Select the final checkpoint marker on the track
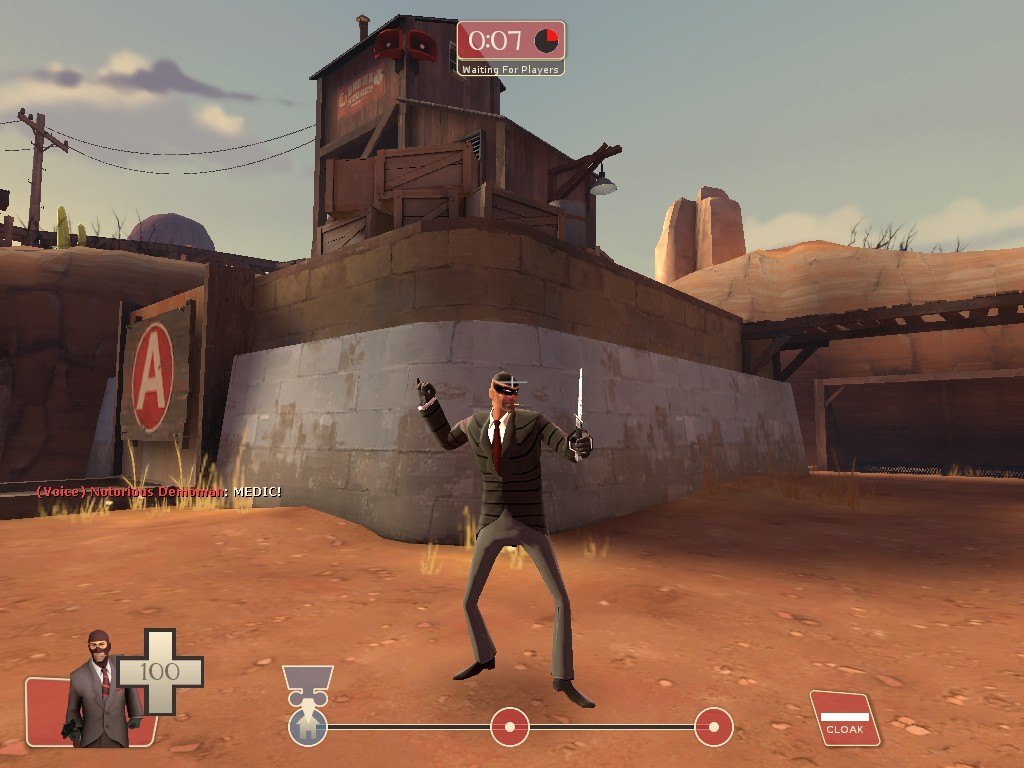 713,726
